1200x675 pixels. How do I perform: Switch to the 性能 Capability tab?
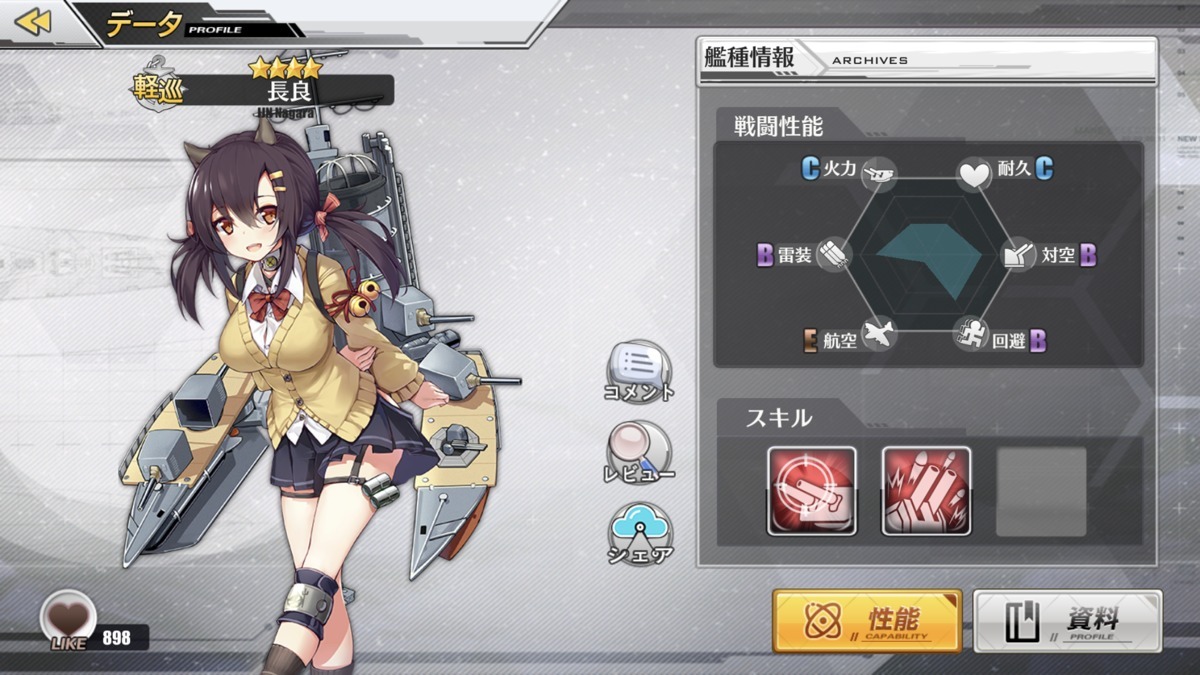(867, 620)
